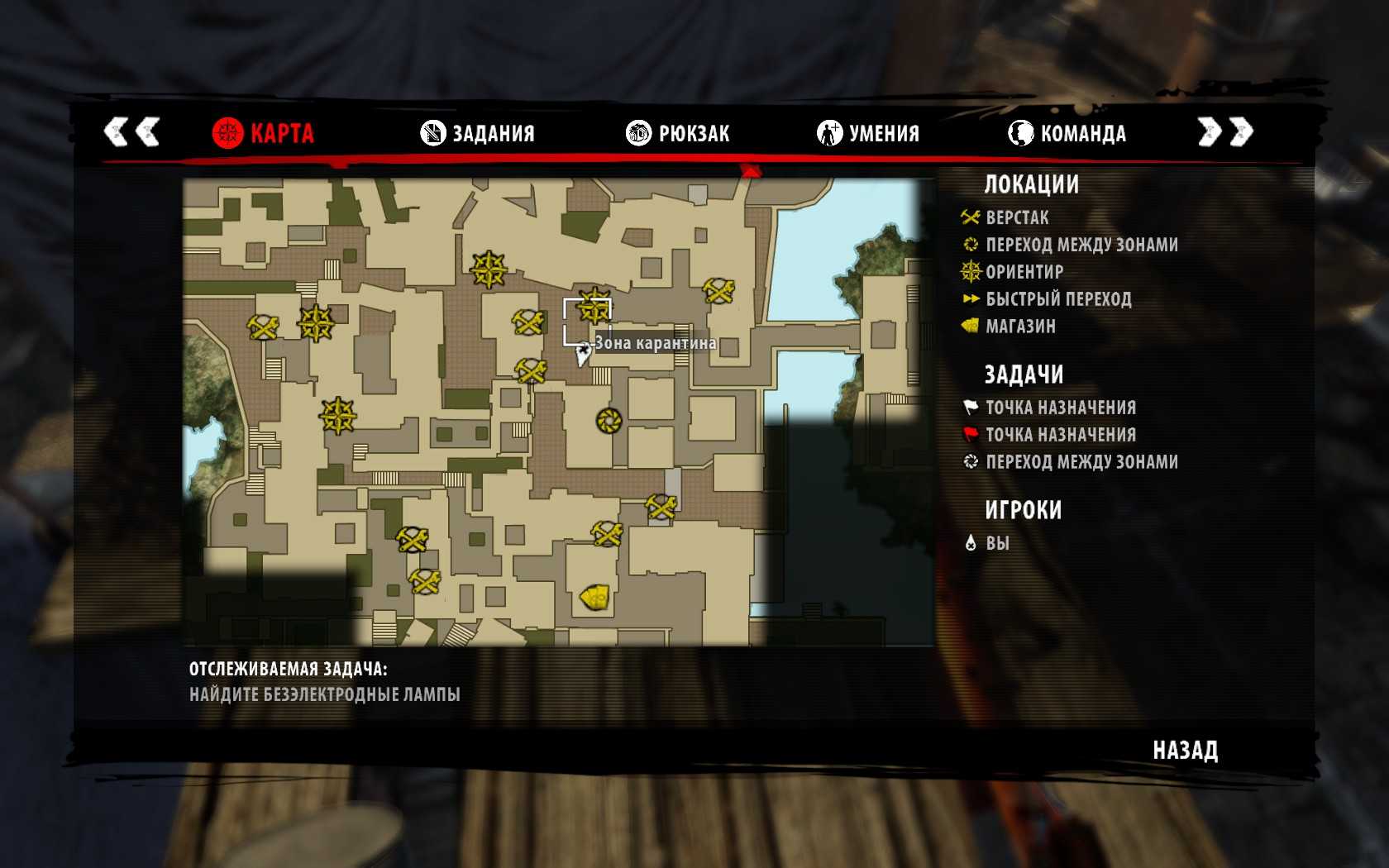Select the yellow shop marker on map
Screen dimensions: 1389x868
tap(595, 596)
